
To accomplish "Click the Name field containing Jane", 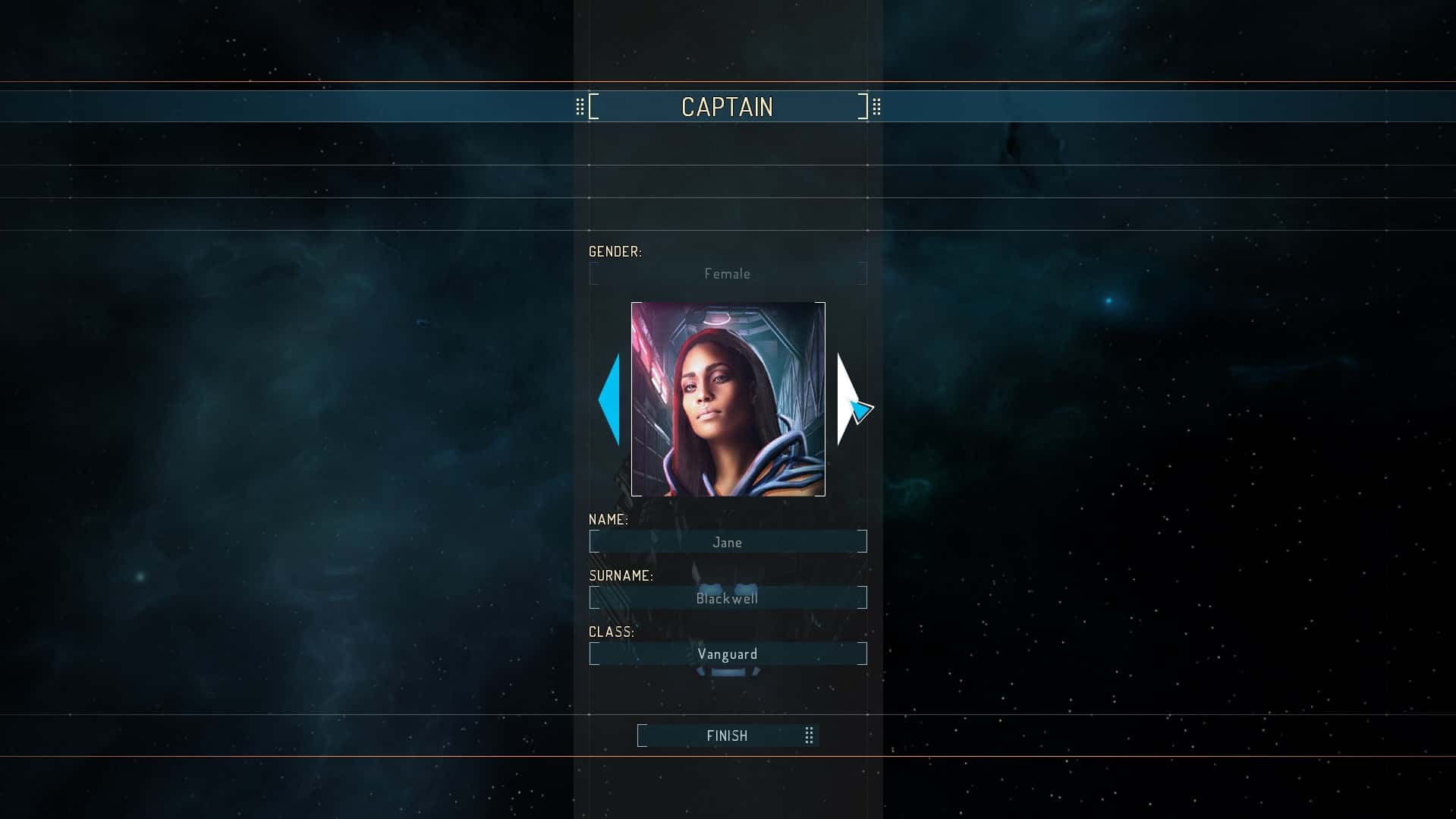I will (727, 541).
